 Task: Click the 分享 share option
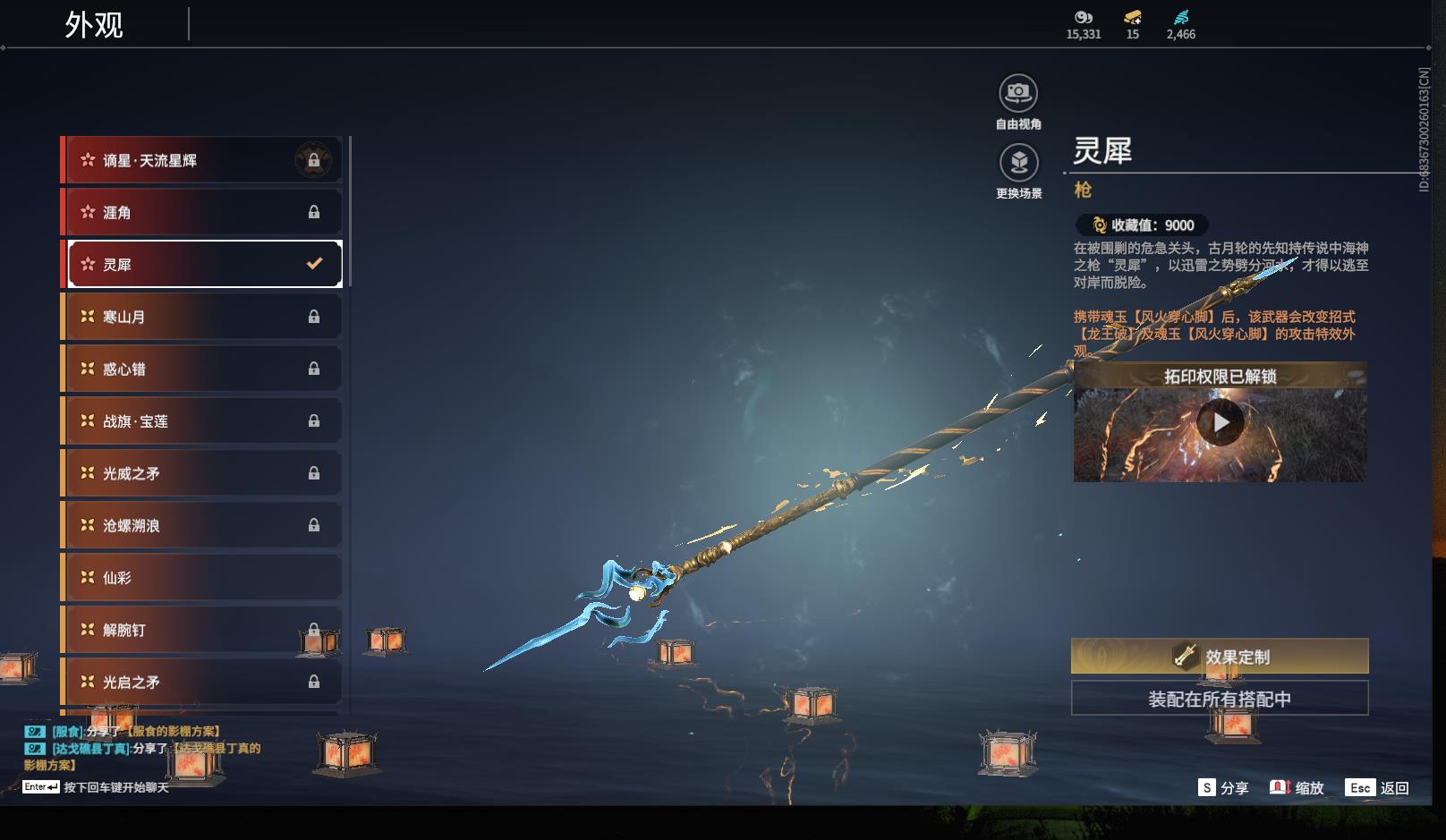coord(1223,787)
